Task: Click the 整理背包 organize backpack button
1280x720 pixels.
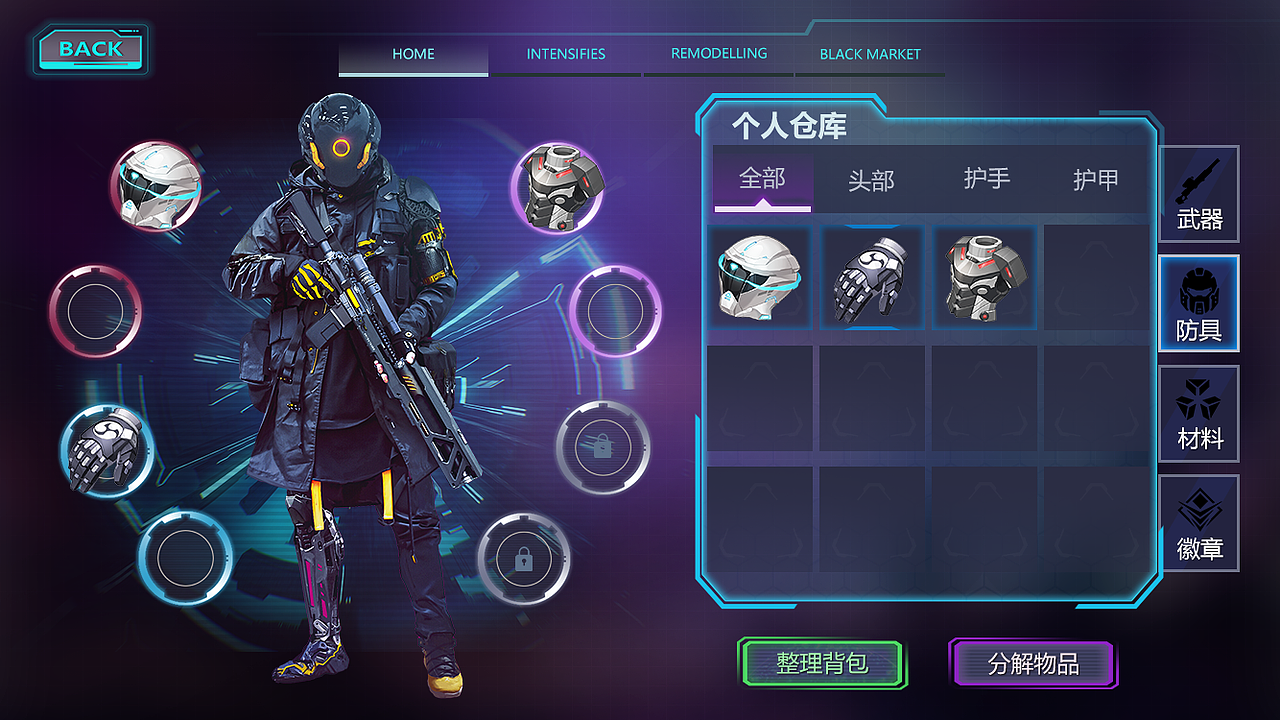Action: [822, 662]
